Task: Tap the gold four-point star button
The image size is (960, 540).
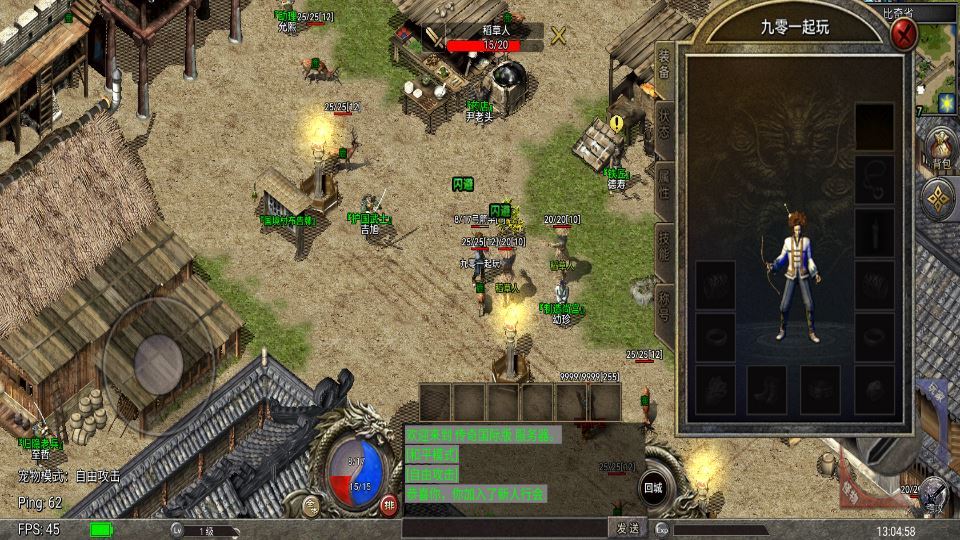Action: pos(940,198)
